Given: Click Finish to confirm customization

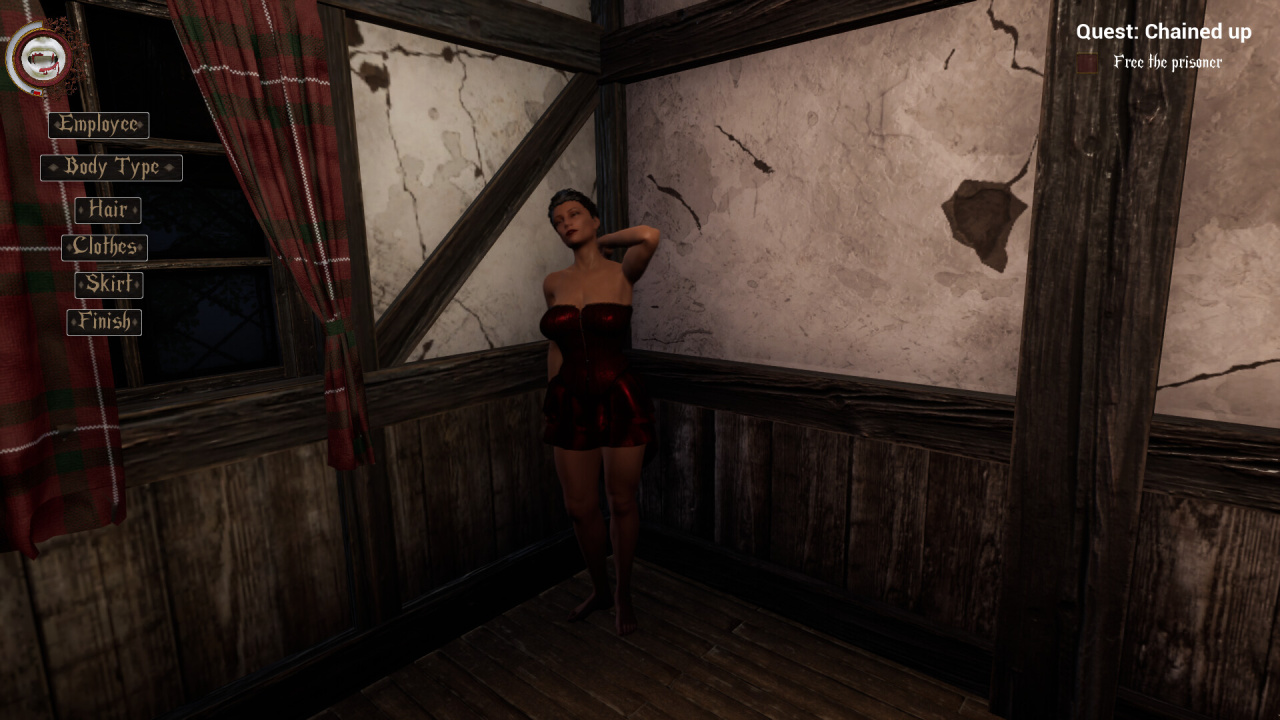Looking at the screenshot, I should 104,322.
